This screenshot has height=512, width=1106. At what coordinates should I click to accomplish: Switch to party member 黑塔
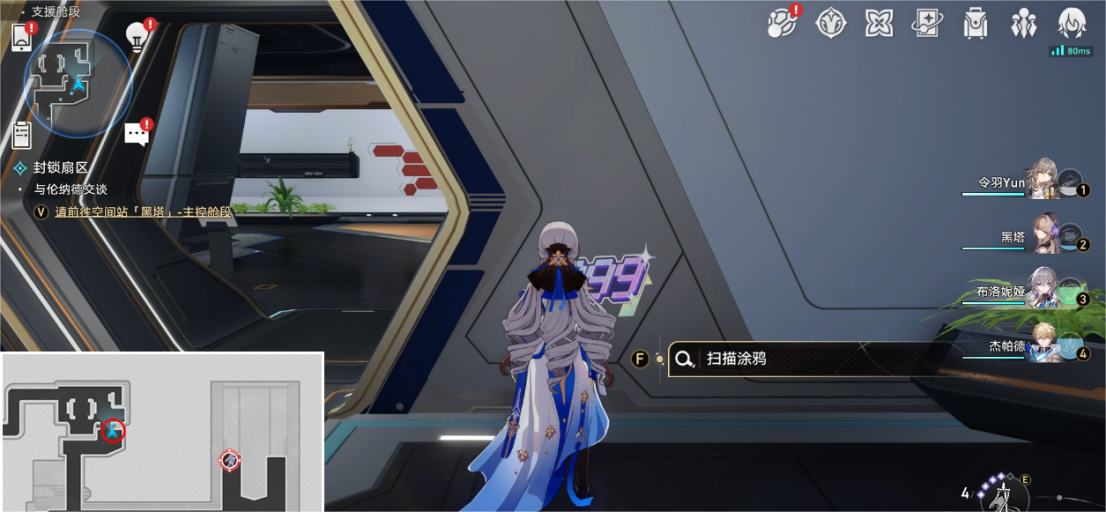(1044, 236)
